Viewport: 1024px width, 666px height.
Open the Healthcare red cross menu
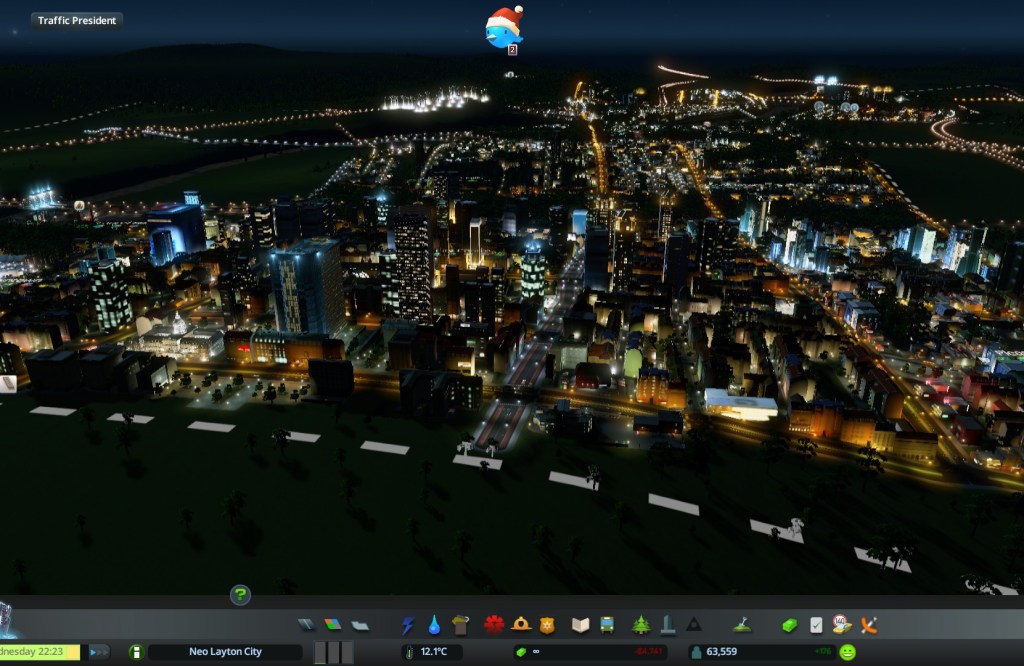[x=494, y=625]
